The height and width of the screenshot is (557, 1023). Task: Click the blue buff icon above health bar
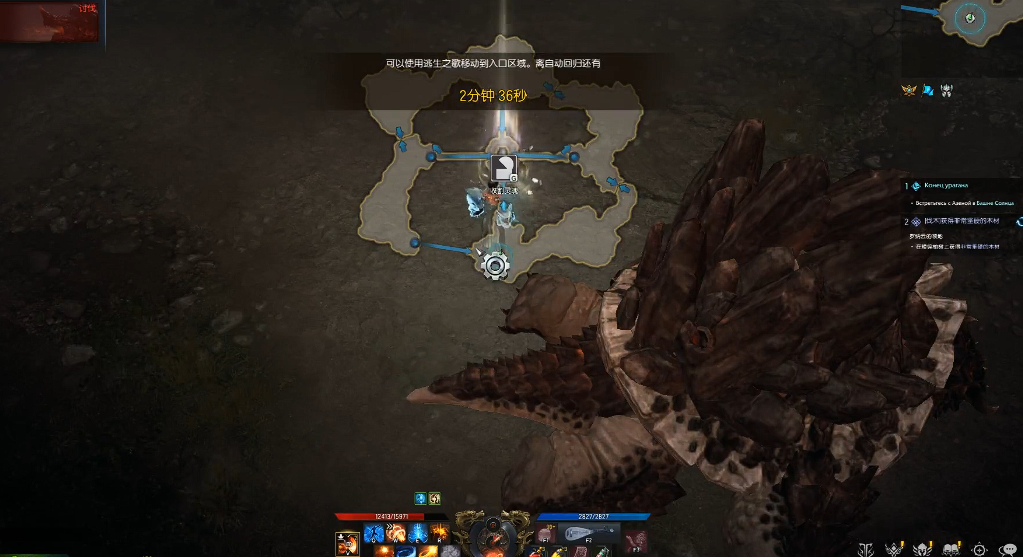421,498
